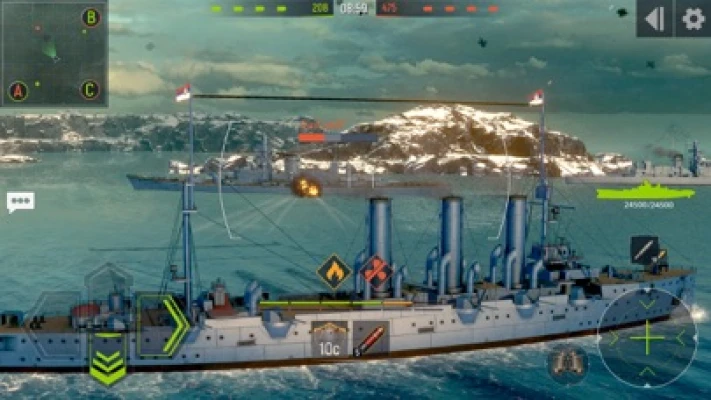The image size is (711, 400).
Task: Open the chat speech bubble
Action: pos(20,202)
